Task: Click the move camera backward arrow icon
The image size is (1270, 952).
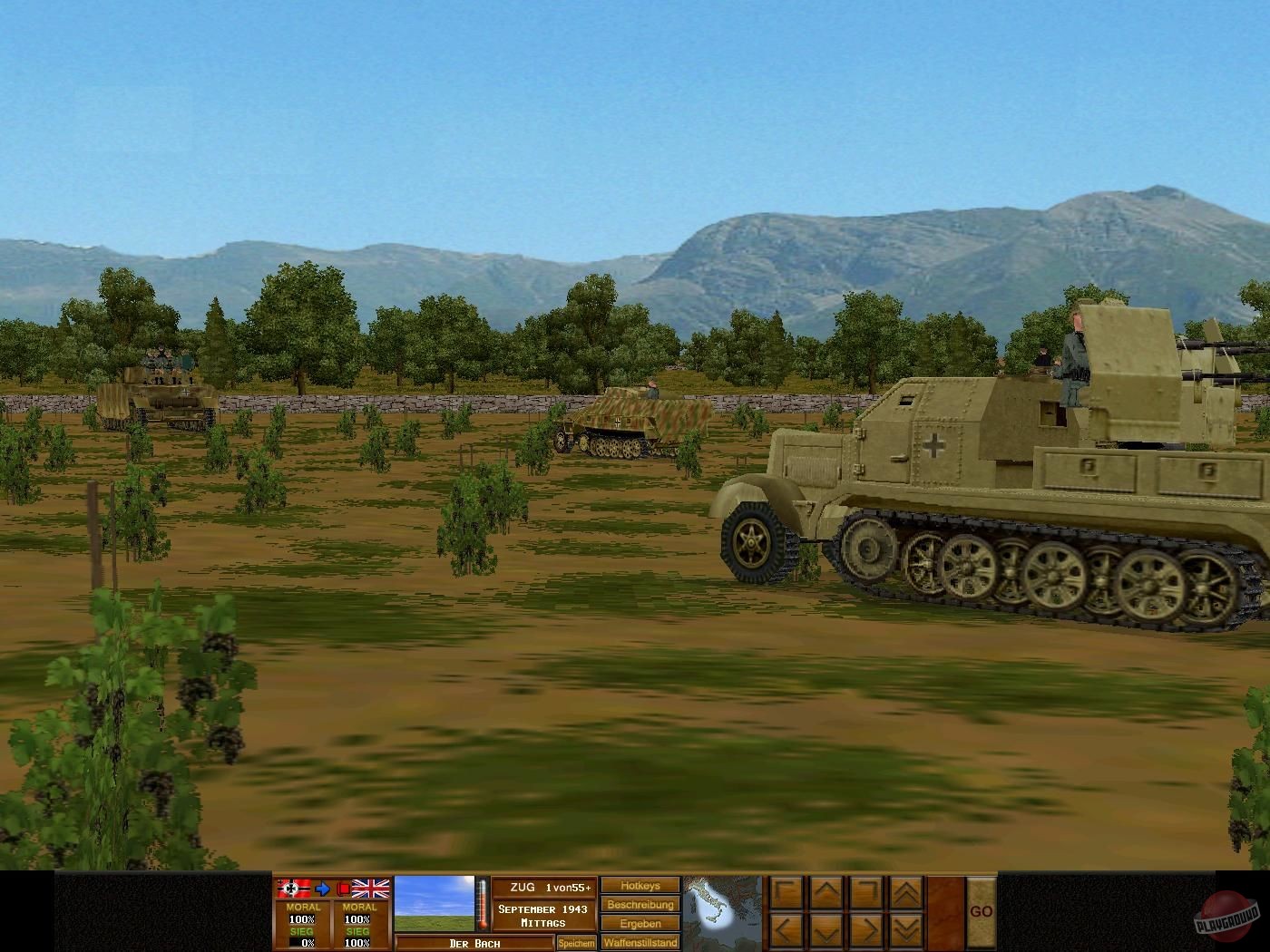Action: (x=826, y=930)
